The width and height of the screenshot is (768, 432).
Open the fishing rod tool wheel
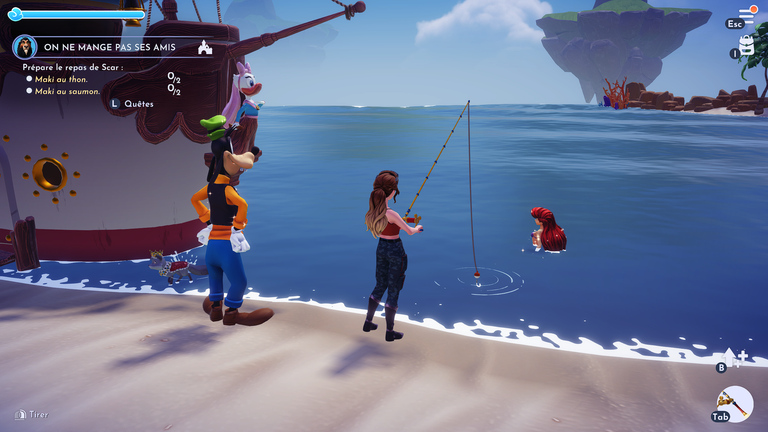tap(736, 403)
